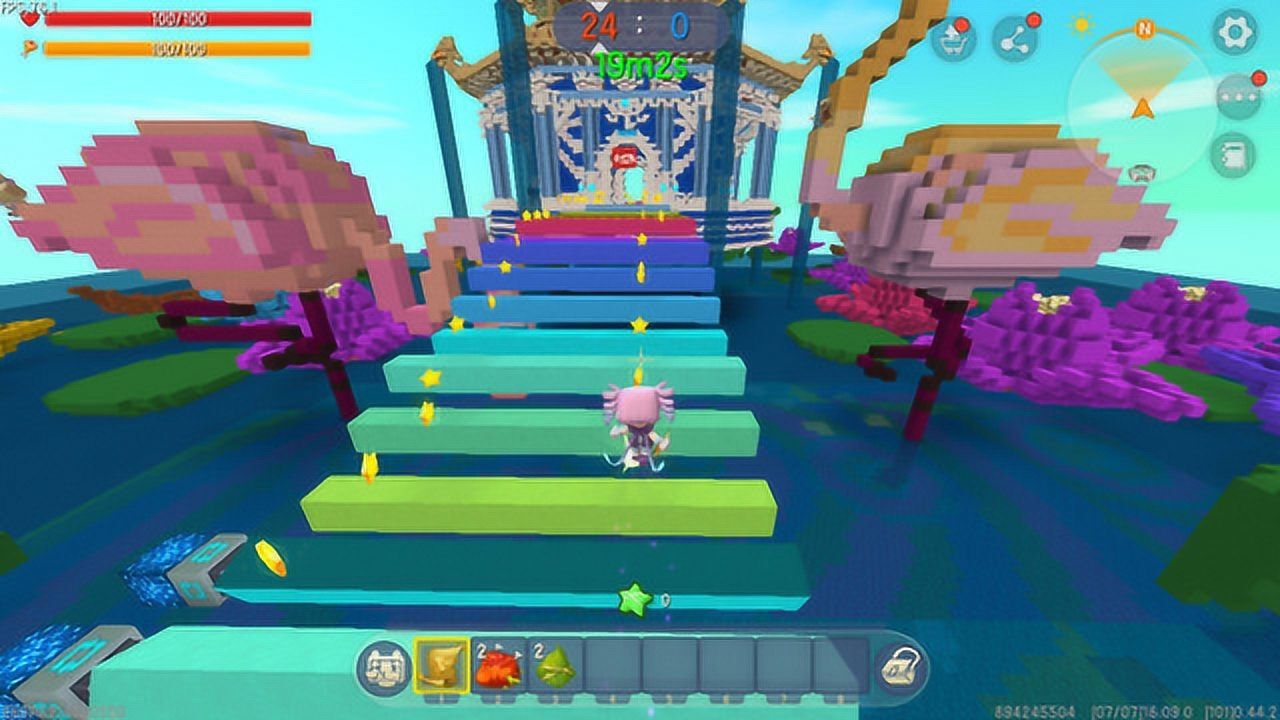
Task: Tap the share icon button
Action: (1015, 39)
